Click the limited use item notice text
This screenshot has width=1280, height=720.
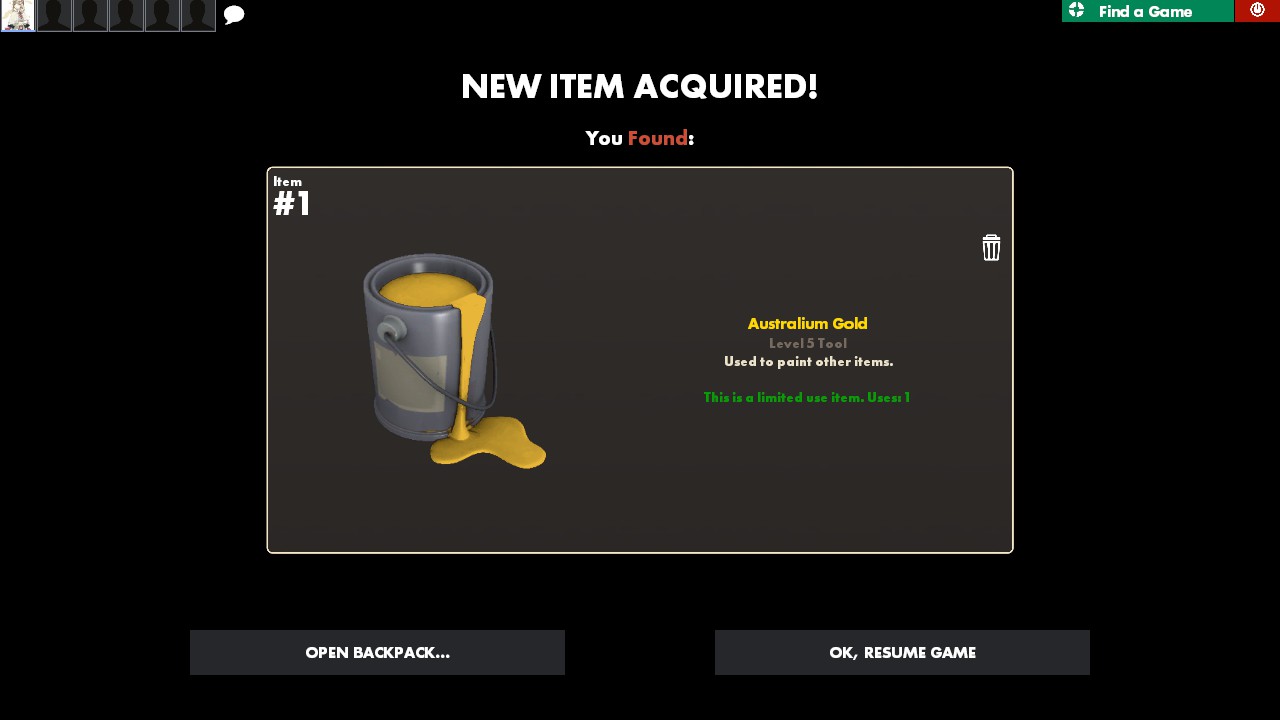click(806, 397)
